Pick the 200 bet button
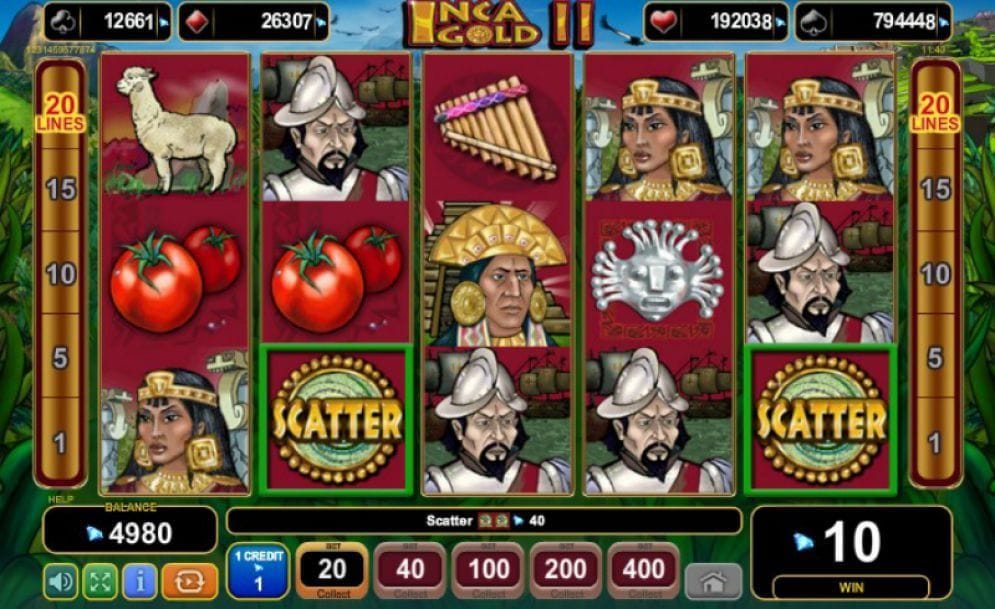This screenshot has width=995, height=609. click(565, 572)
